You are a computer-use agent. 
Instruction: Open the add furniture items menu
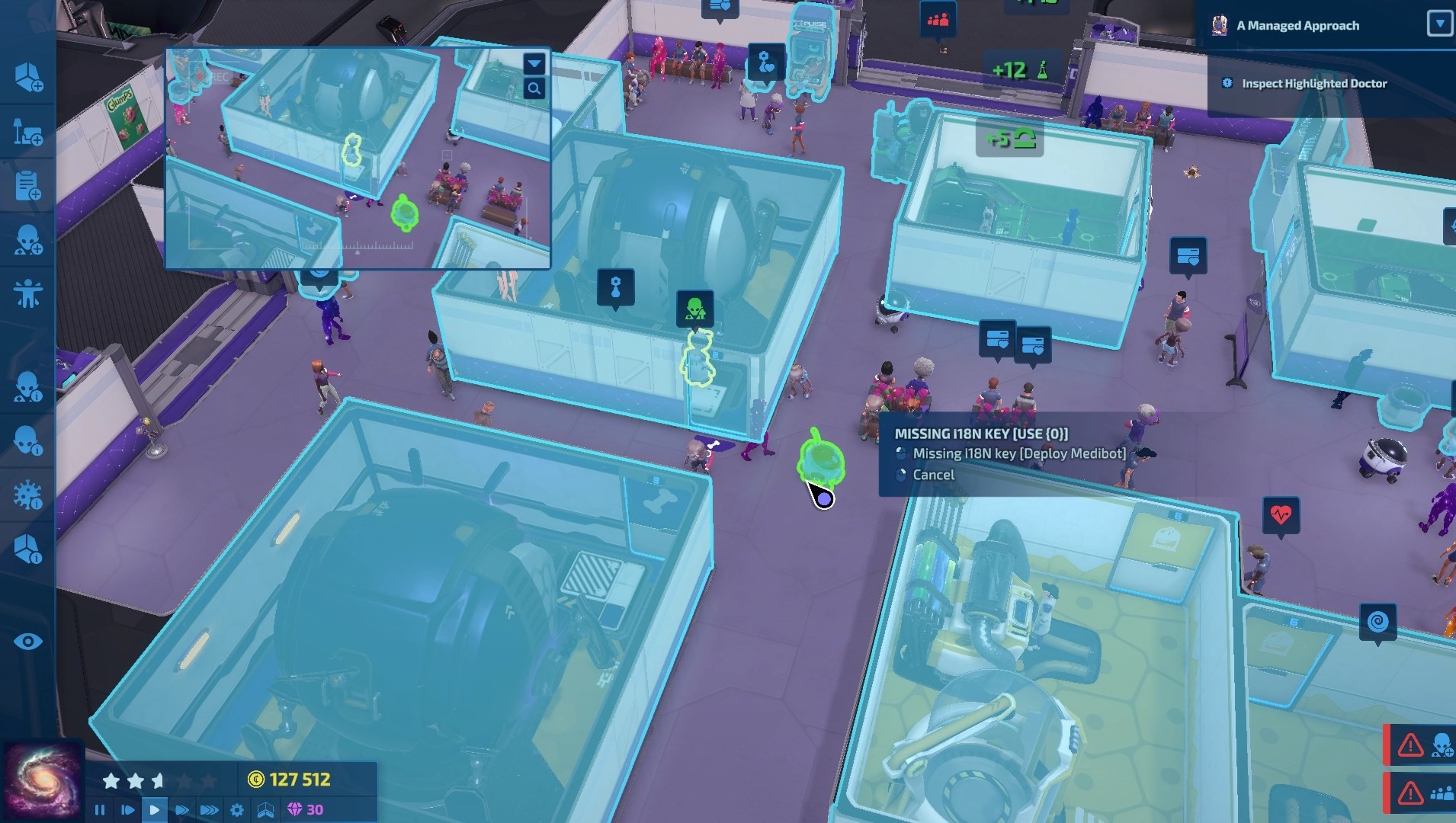[28, 132]
